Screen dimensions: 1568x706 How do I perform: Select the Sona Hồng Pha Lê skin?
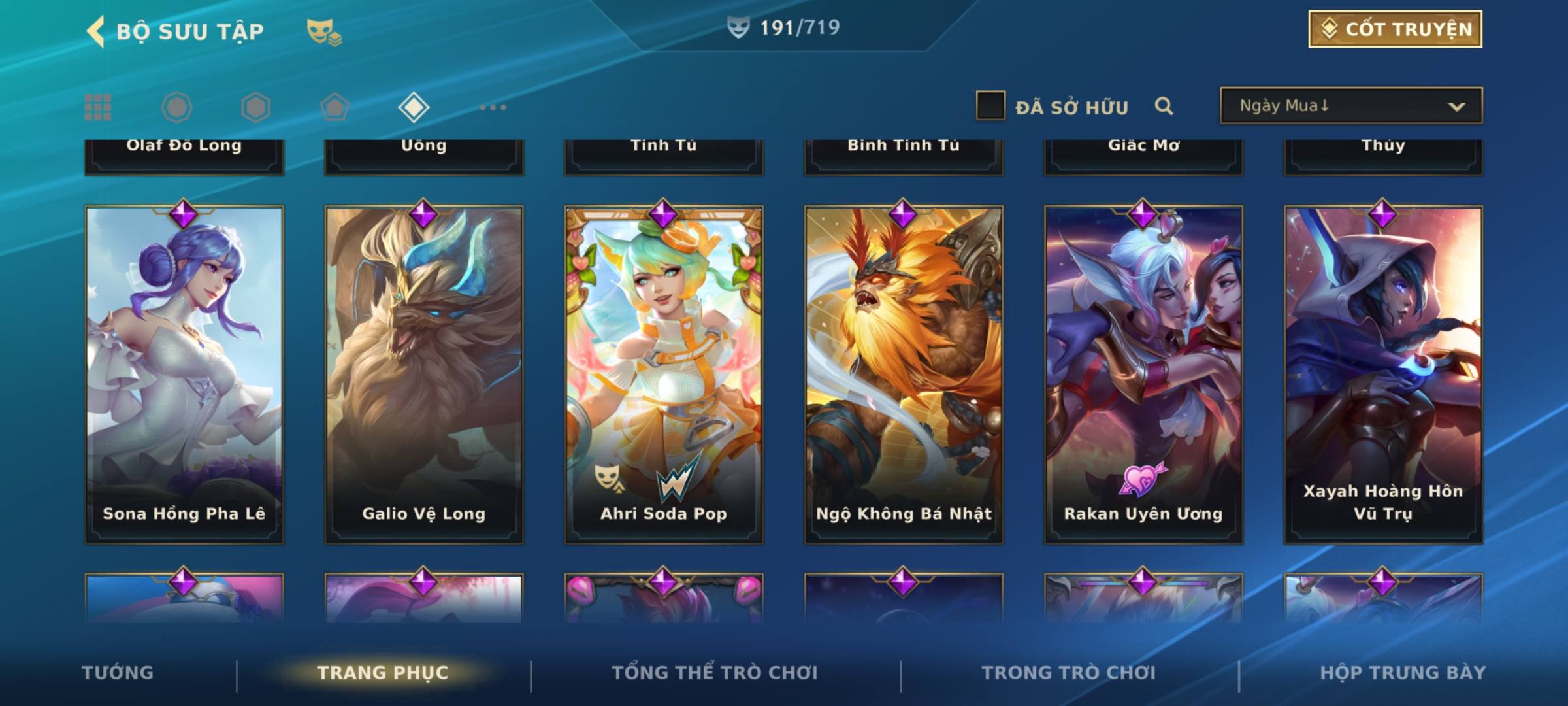tap(184, 374)
